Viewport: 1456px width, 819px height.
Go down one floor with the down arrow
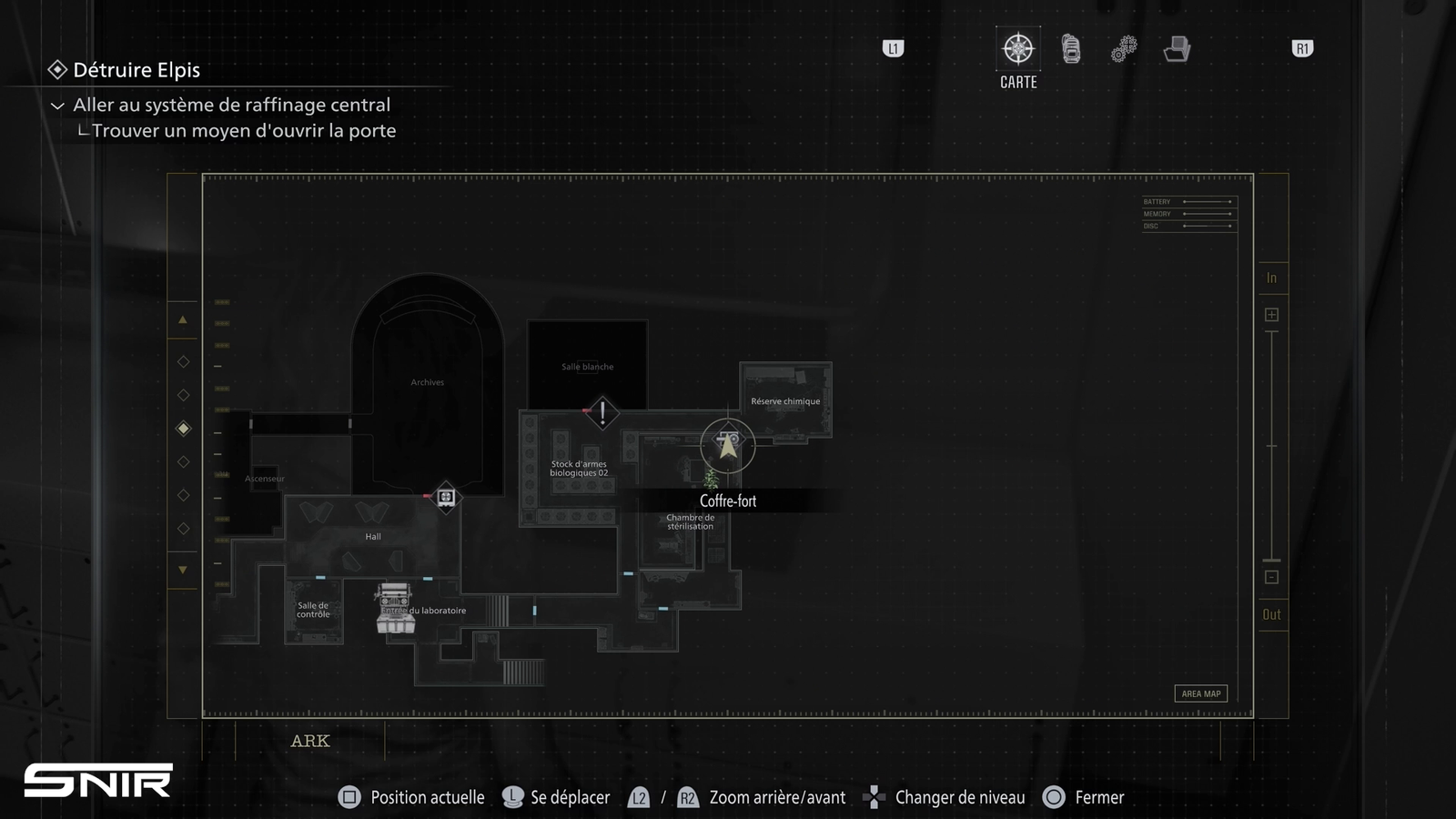coord(183,570)
